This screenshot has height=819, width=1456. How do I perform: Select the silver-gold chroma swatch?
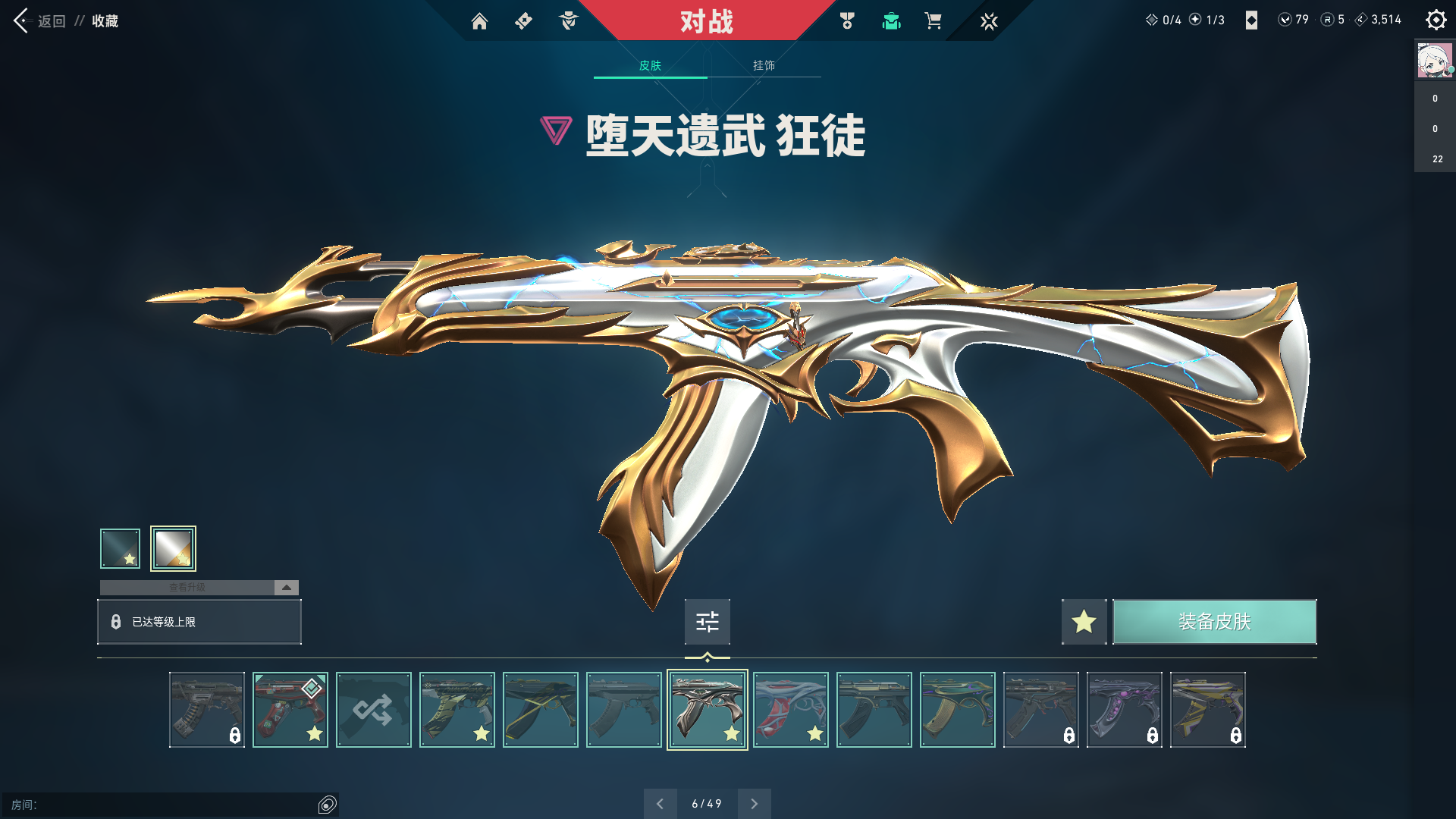(174, 548)
